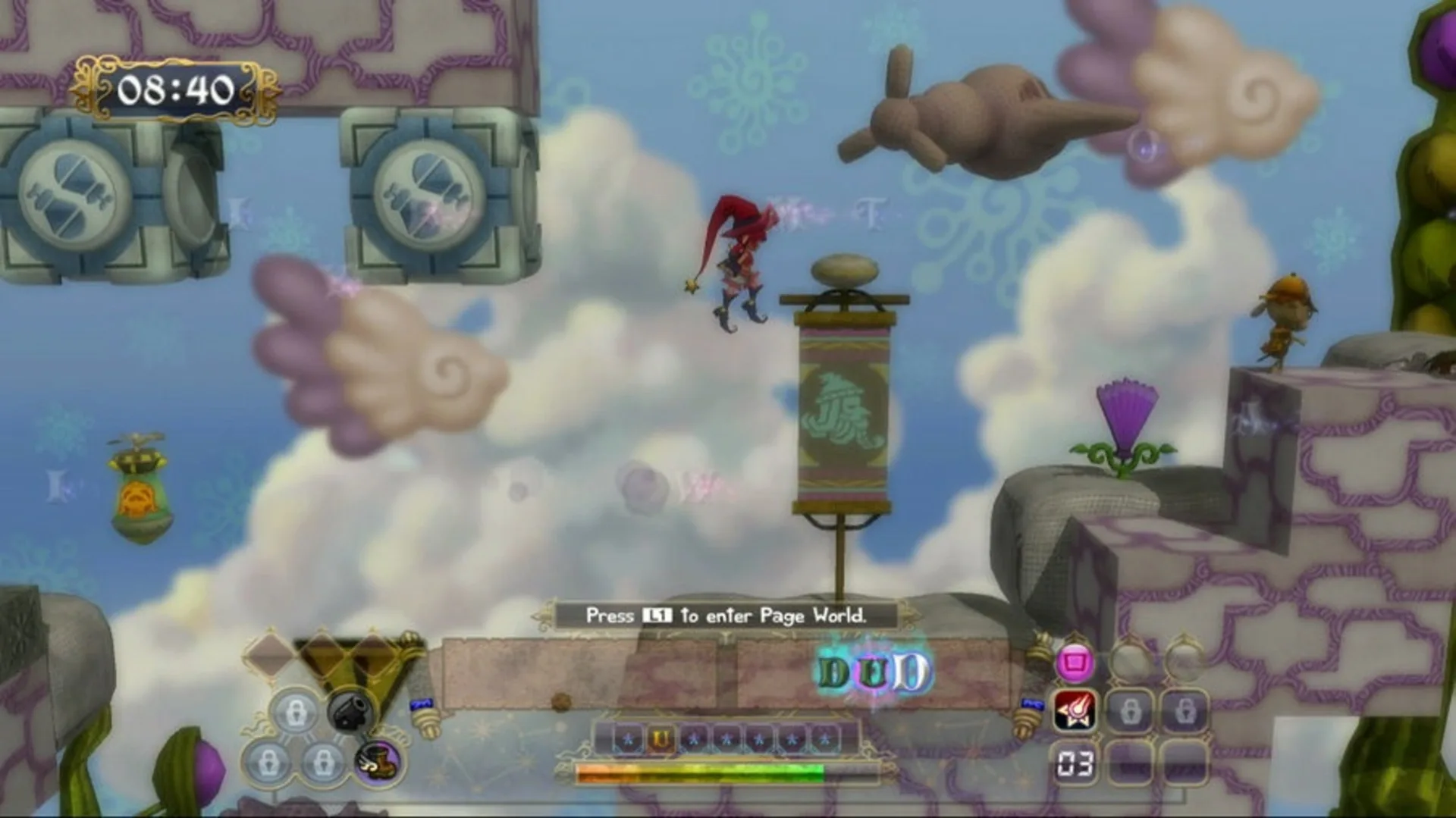1456x818 pixels.
Task: Click the pink square-button prompt icon
Action: click(x=1075, y=663)
